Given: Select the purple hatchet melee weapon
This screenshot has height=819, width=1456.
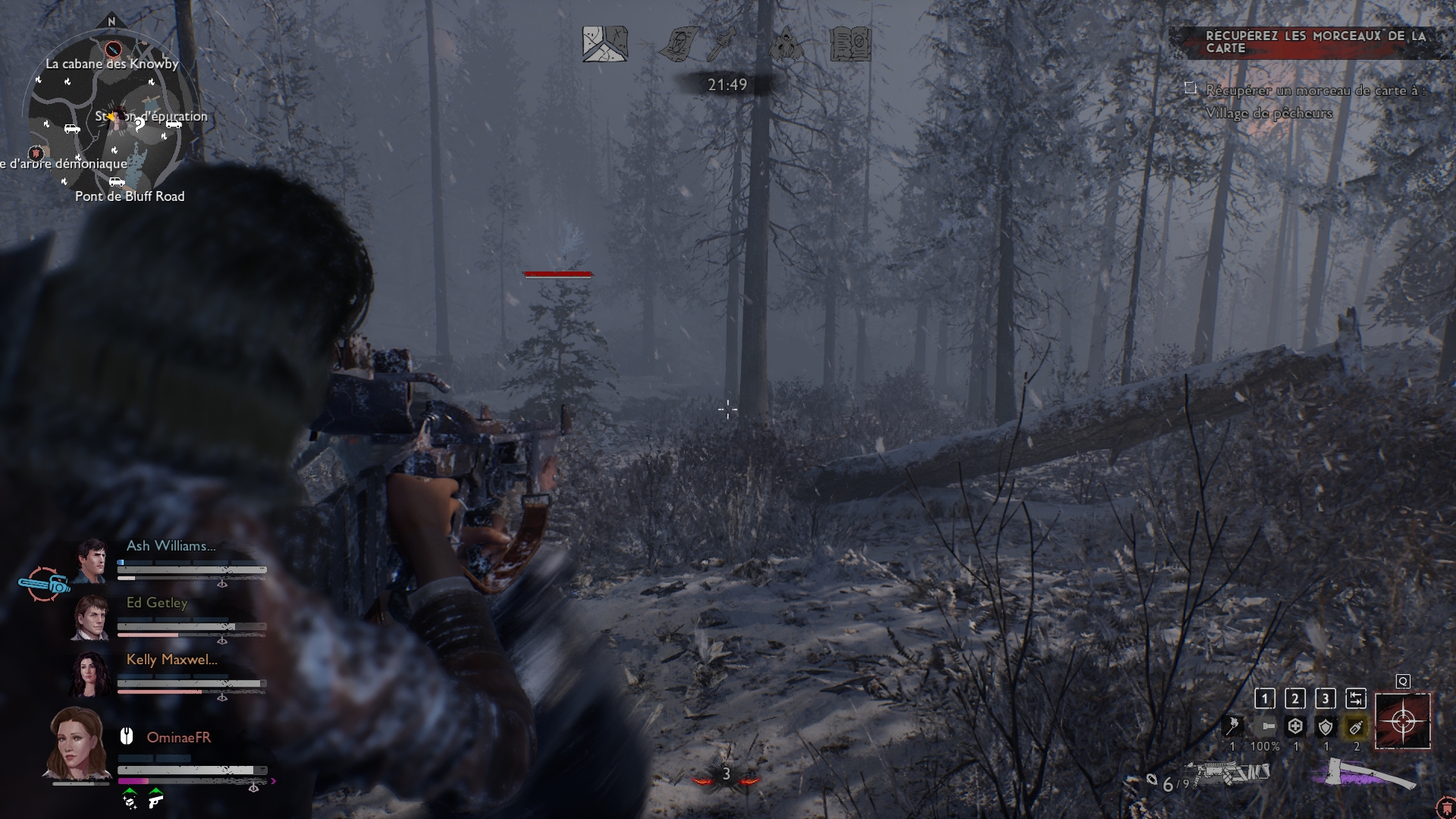Looking at the screenshot, I should click(x=1363, y=775).
